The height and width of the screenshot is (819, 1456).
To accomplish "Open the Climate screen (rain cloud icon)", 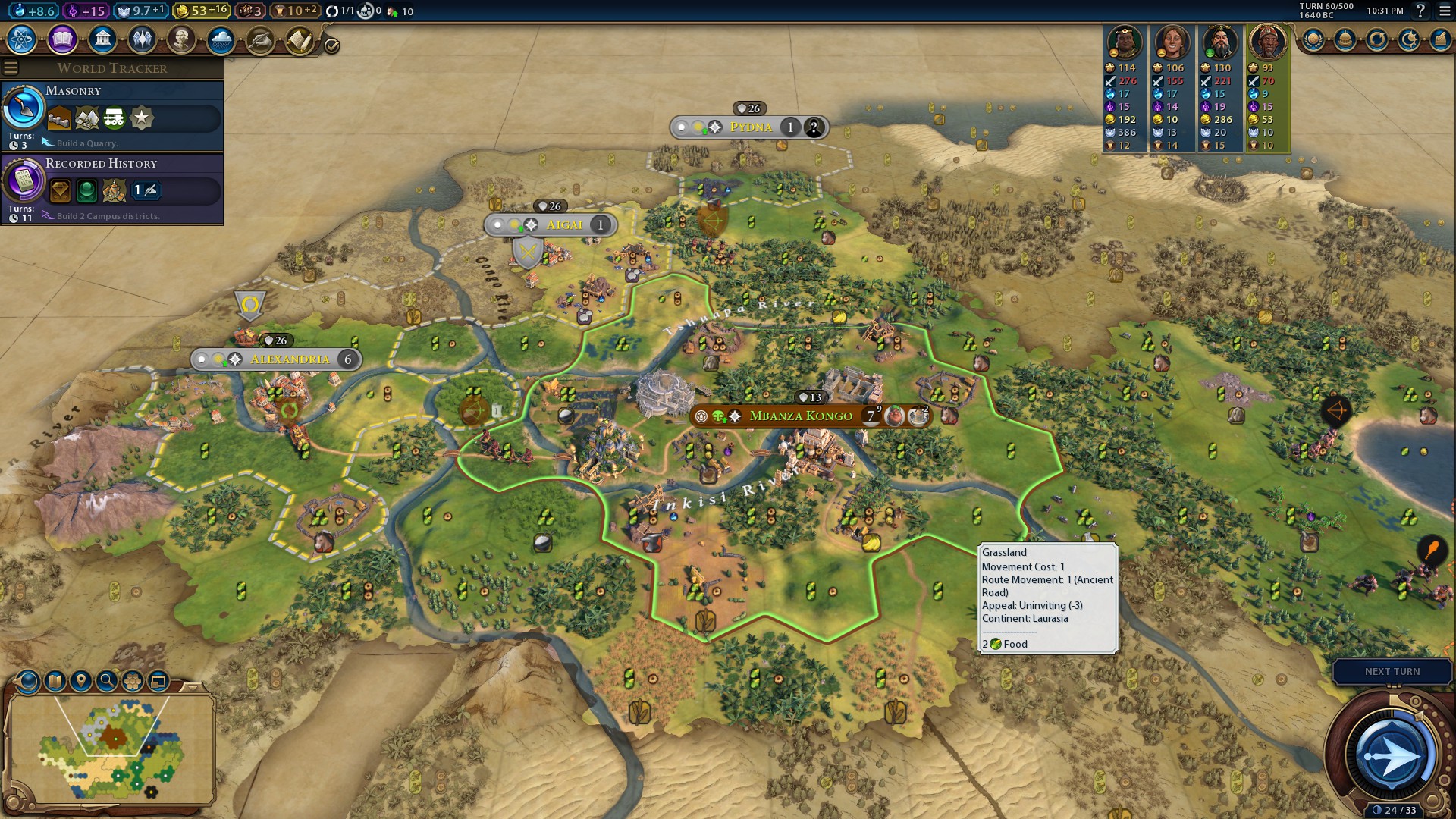I will tap(221, 39).
